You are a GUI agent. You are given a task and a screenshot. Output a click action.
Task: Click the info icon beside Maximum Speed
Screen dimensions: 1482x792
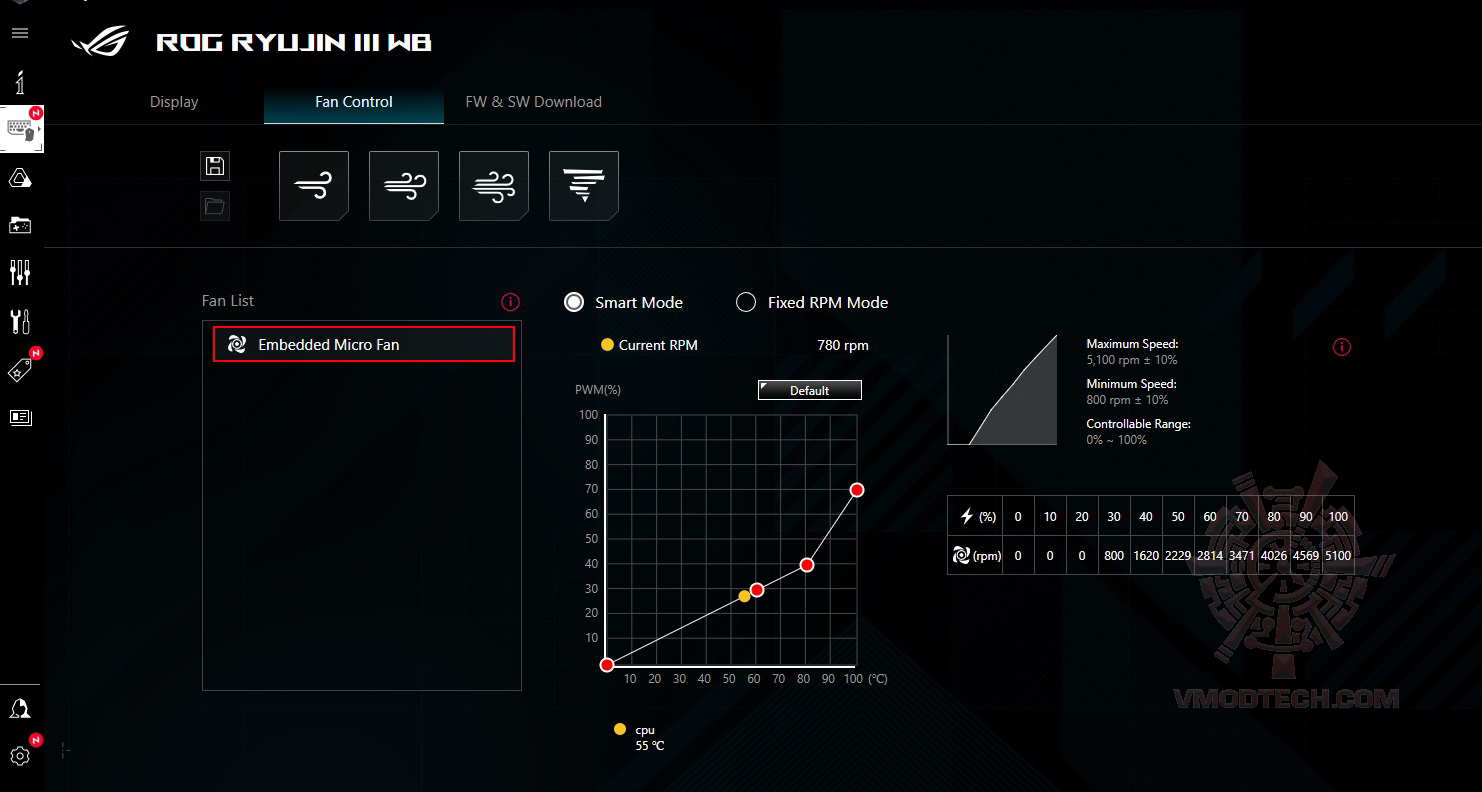pos(1342,347)
